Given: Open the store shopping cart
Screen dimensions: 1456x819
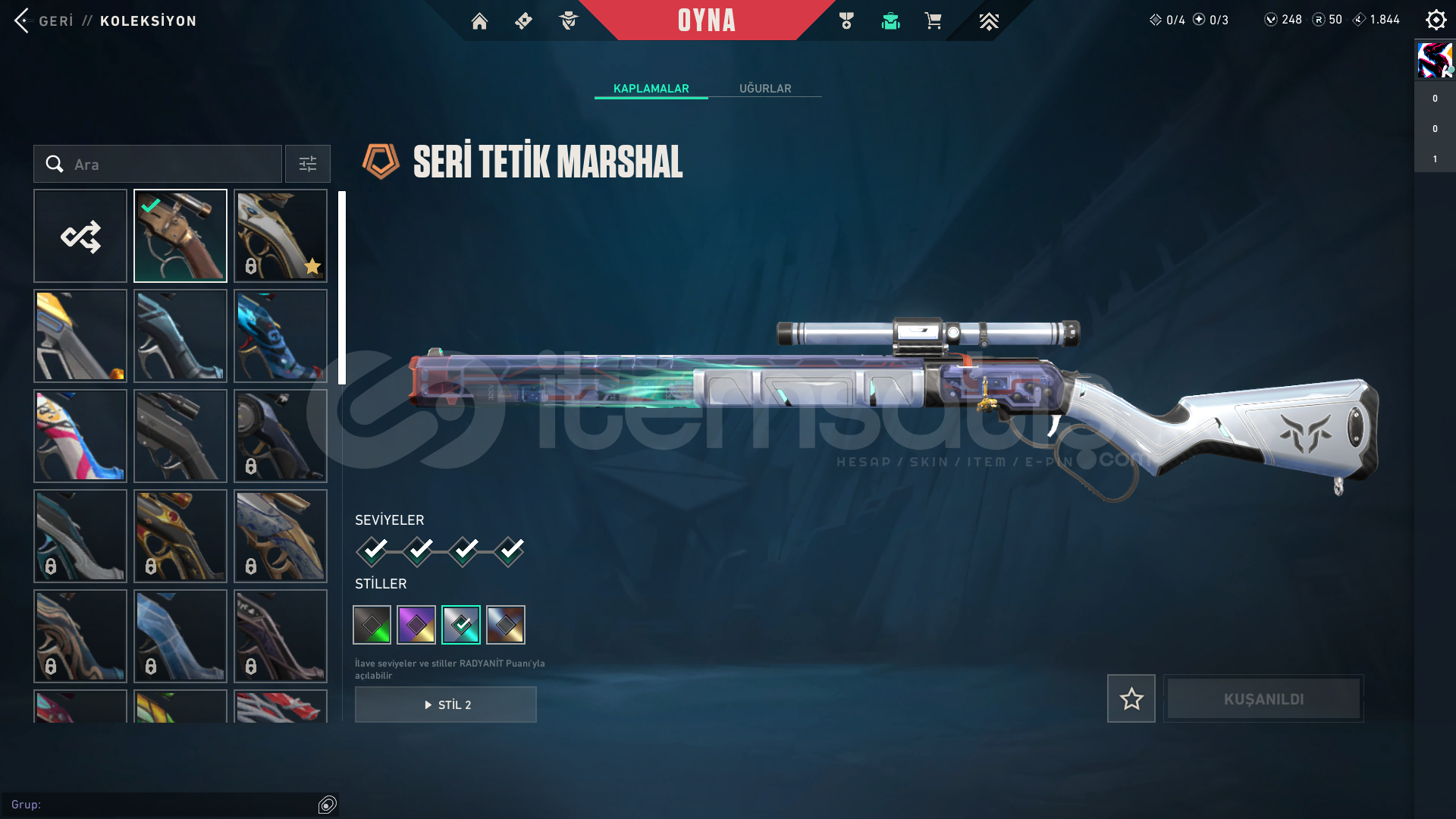Looking at the screenshot, I should click(933, 21).
